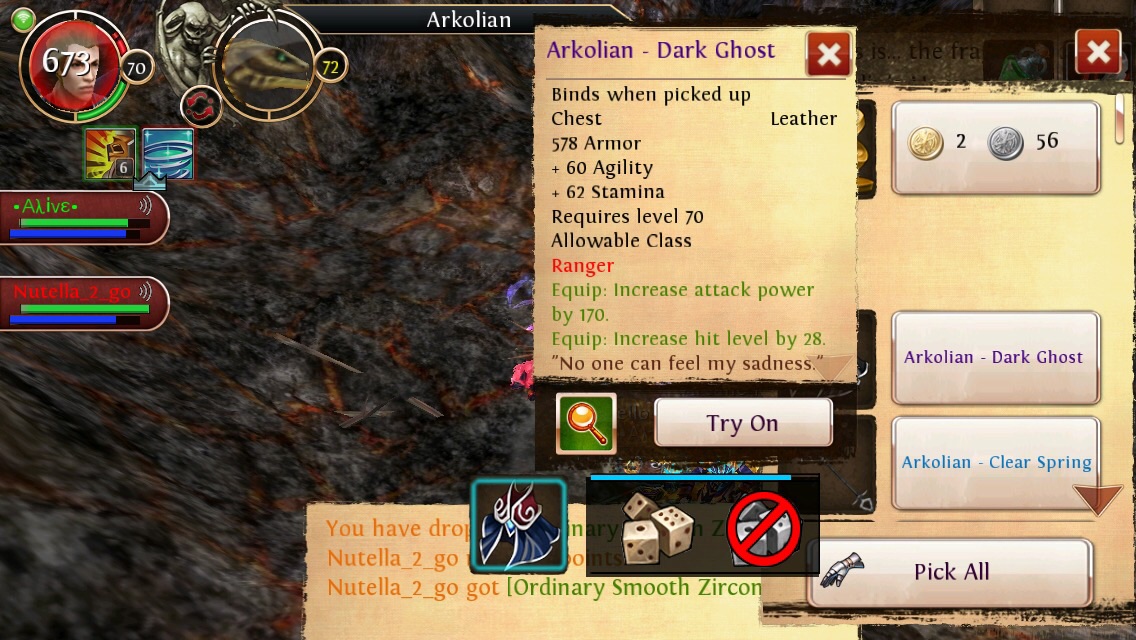Select party member Nutella_2_go
Viewport: 1136px width, 640px height.
80,302
